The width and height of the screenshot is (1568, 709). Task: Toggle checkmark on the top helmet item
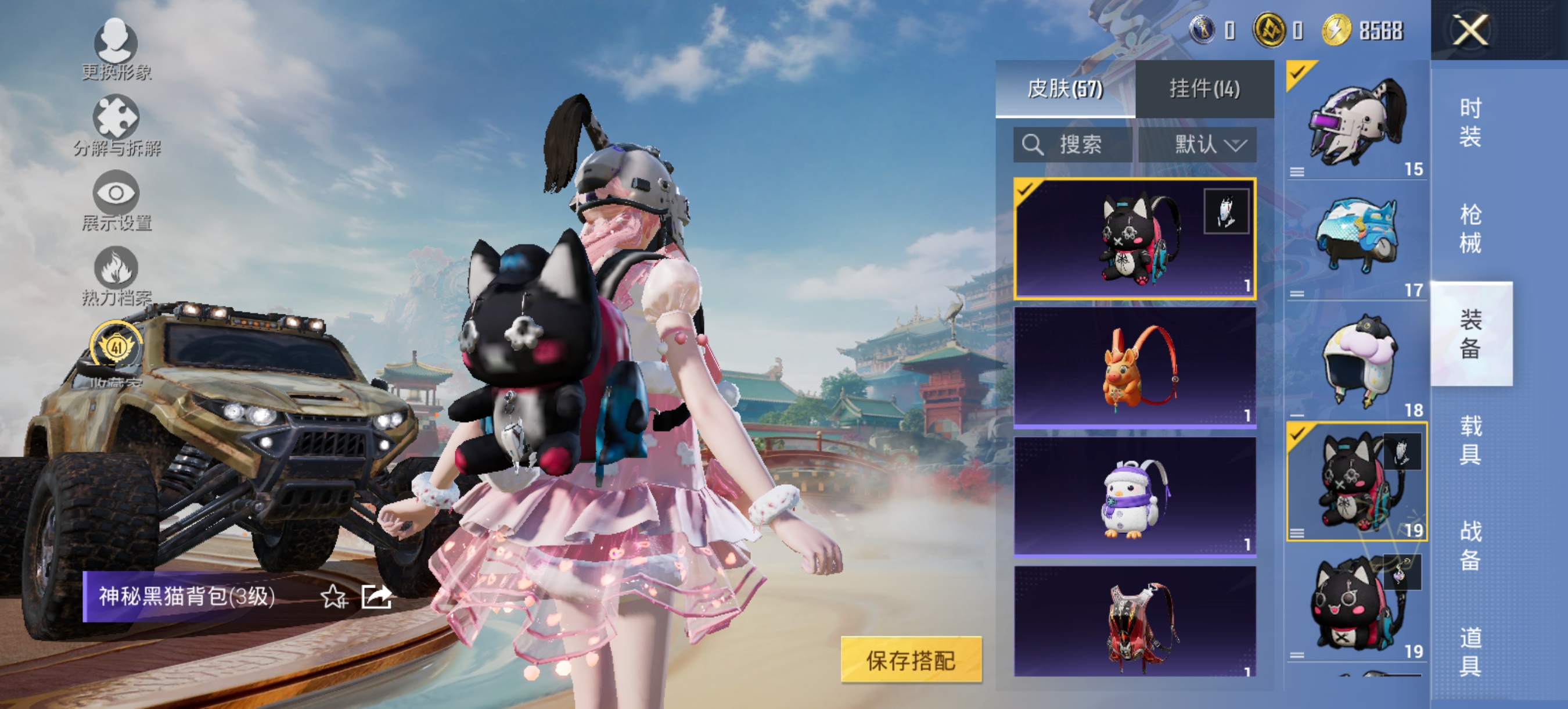pos(1297,72)
